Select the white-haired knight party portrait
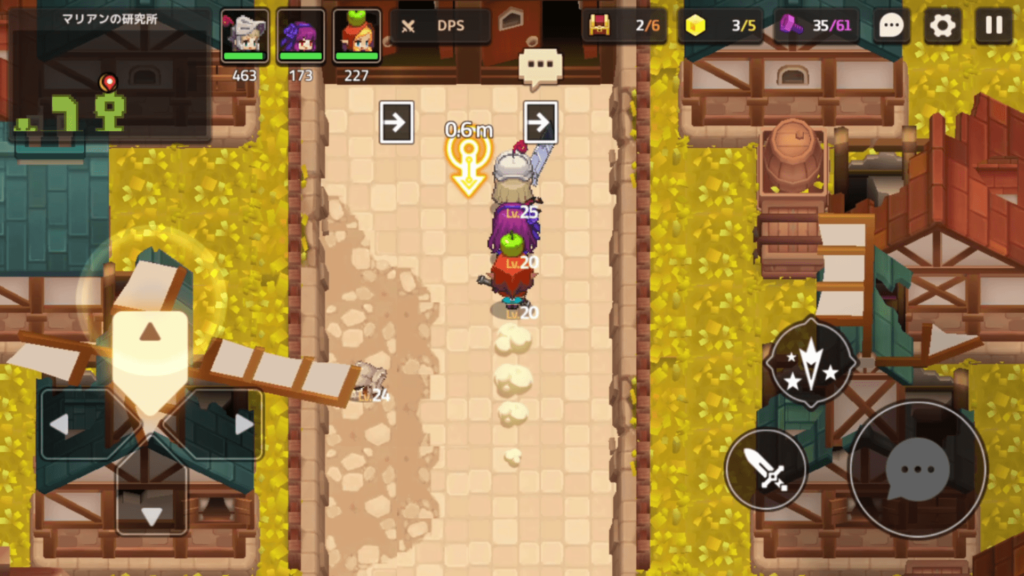The width and height of the screenshot is (1024, 576). [244, 36]
